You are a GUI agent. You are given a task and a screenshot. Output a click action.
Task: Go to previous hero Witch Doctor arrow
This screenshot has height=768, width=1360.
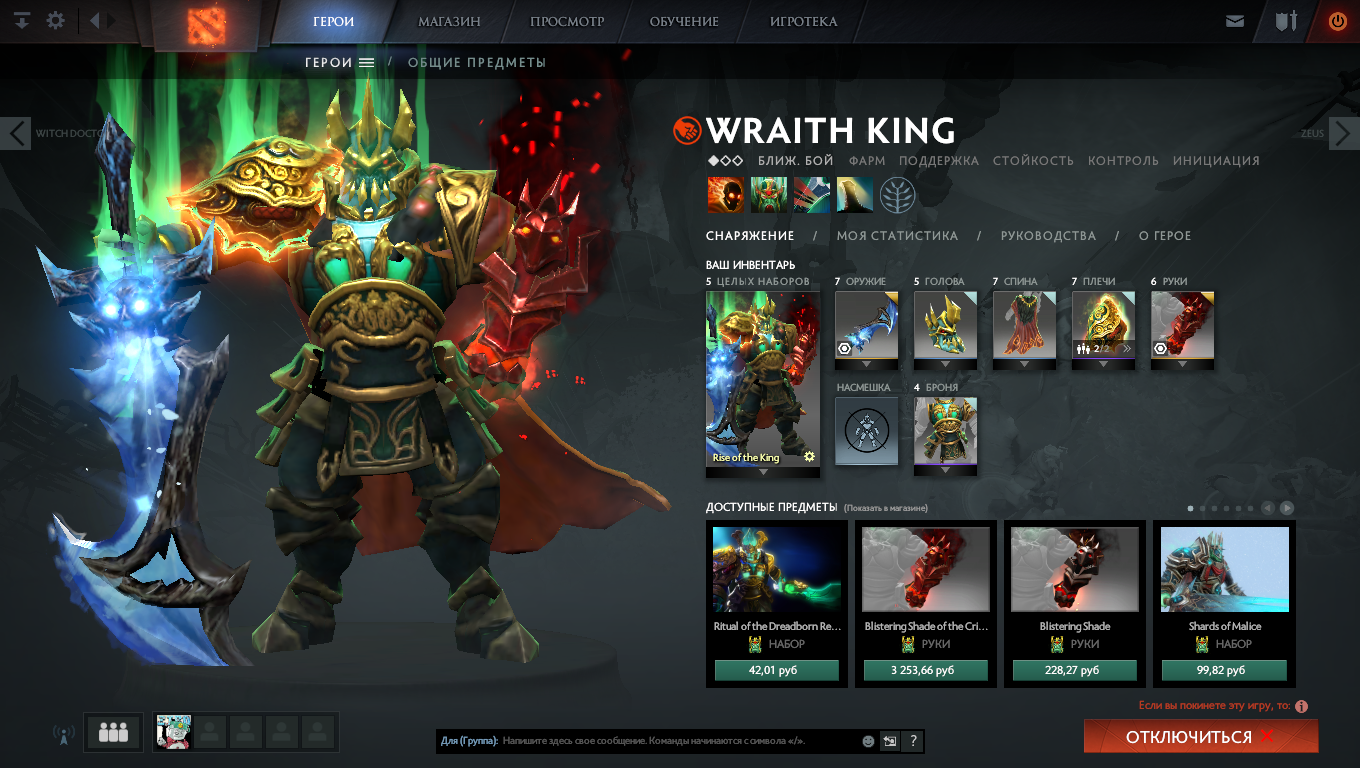pos(16,133)
